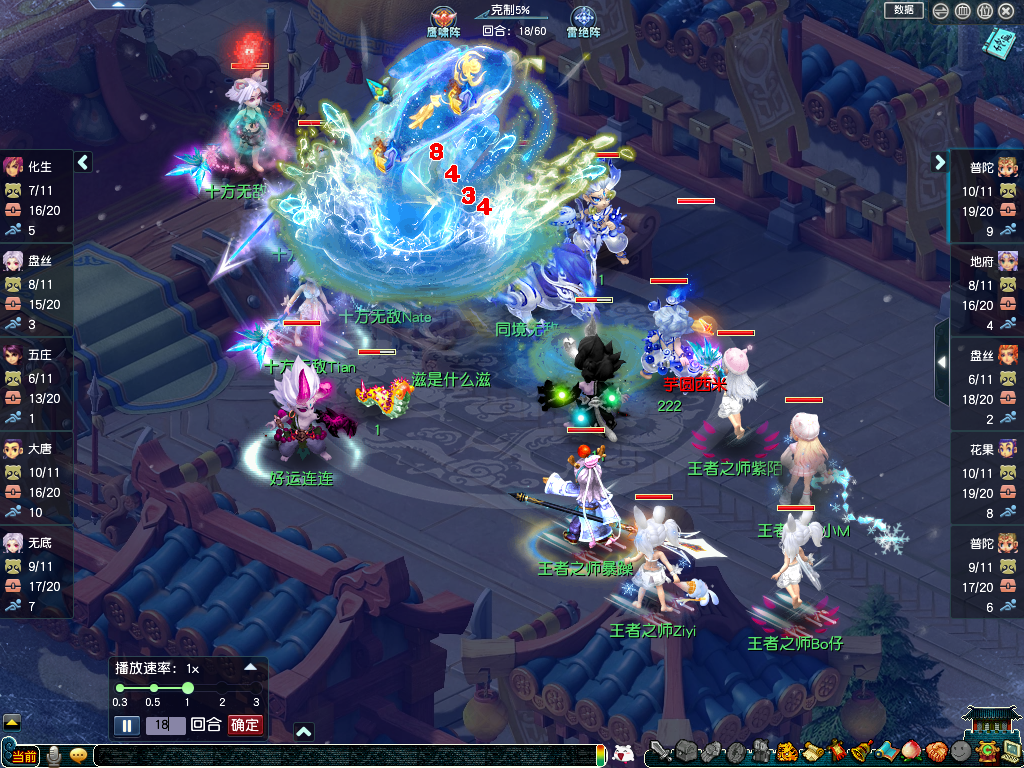
Task: Activate the microphone voice chat icon
Action: (54, 755)
